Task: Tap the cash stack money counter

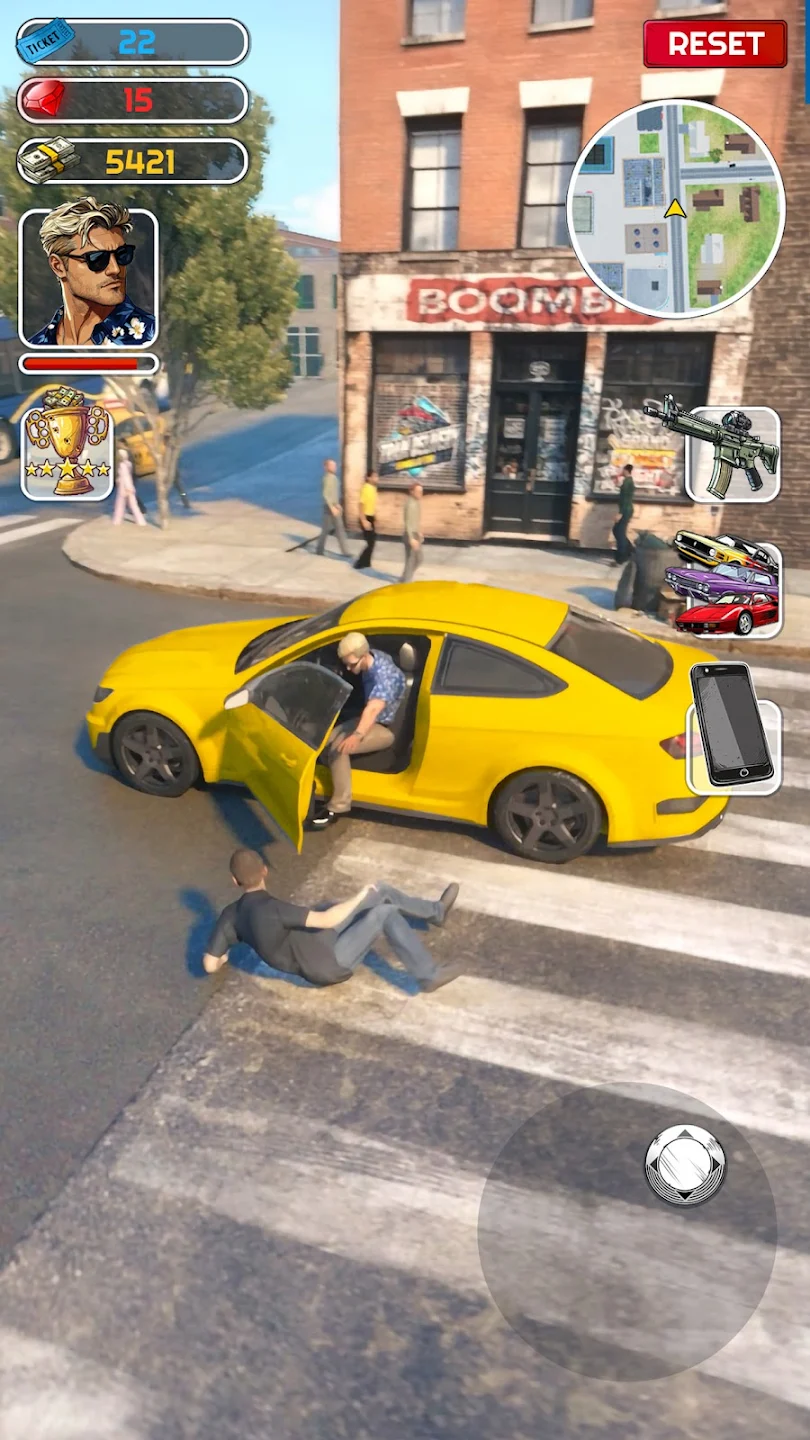Action: click(x=132, y=161)
